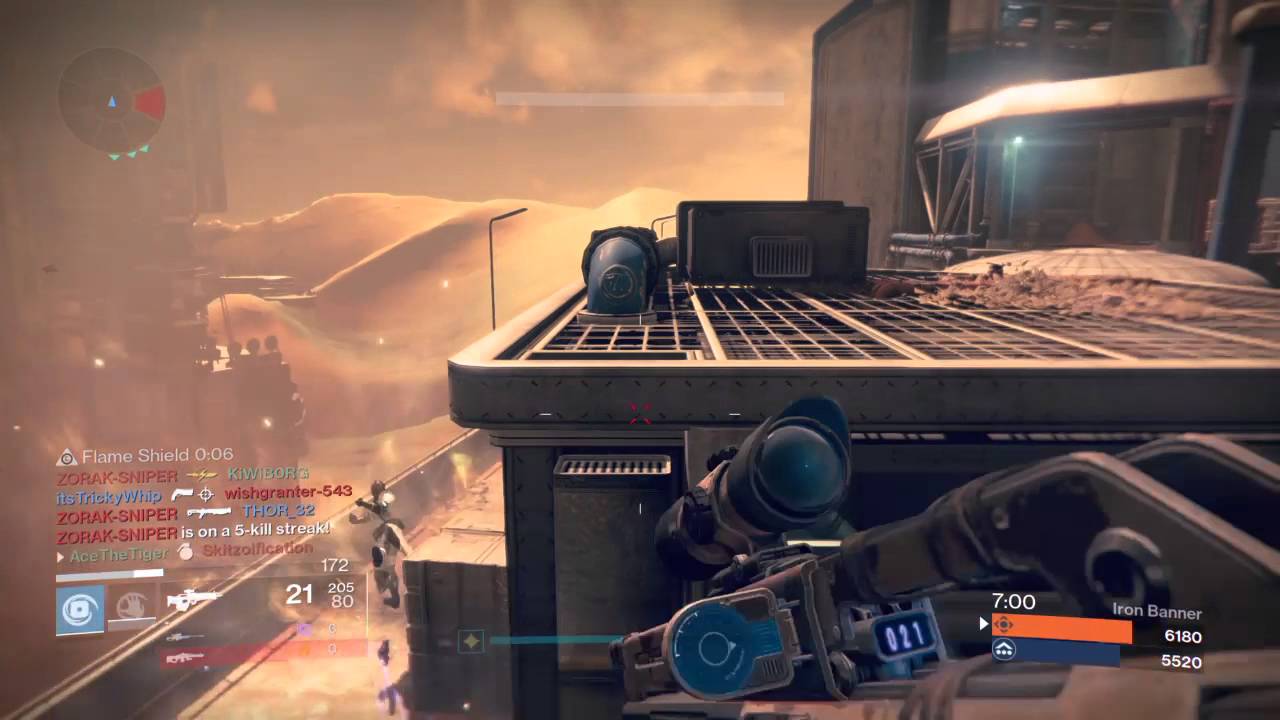
Task: Select the Flame Shield buff icon
Action: click(67, 457)
